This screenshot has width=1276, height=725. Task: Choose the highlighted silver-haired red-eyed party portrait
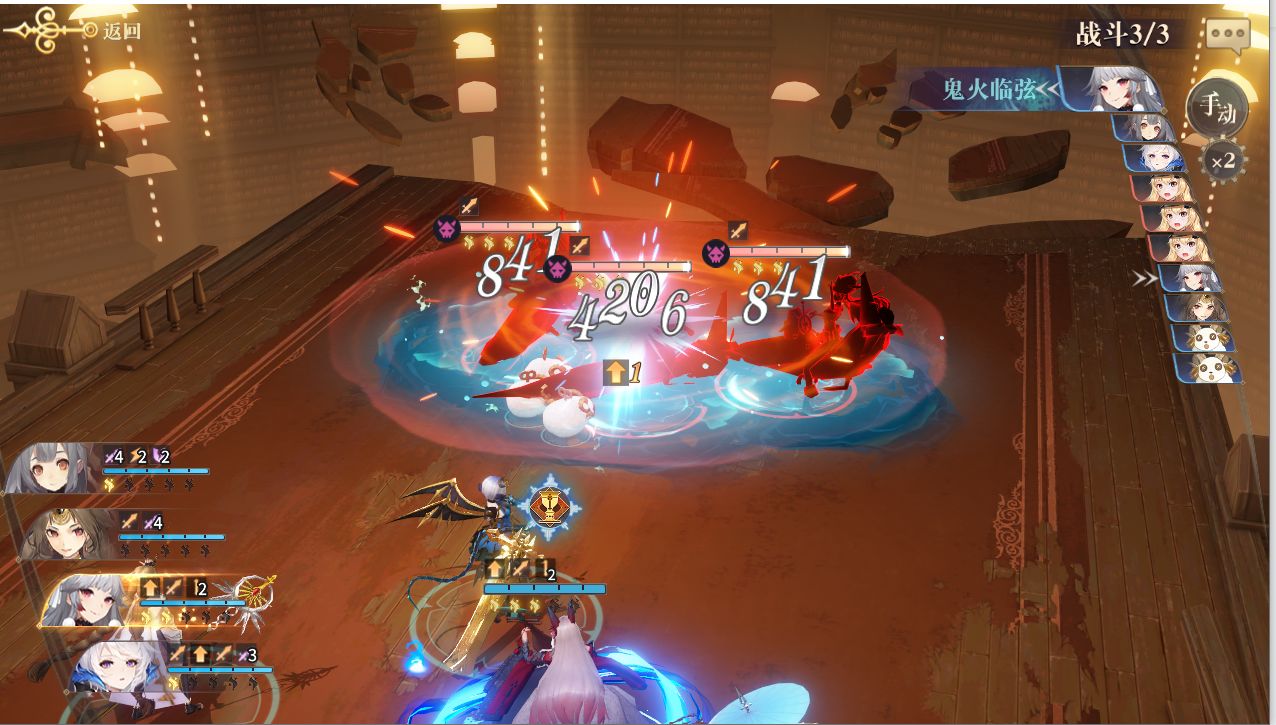88,600
